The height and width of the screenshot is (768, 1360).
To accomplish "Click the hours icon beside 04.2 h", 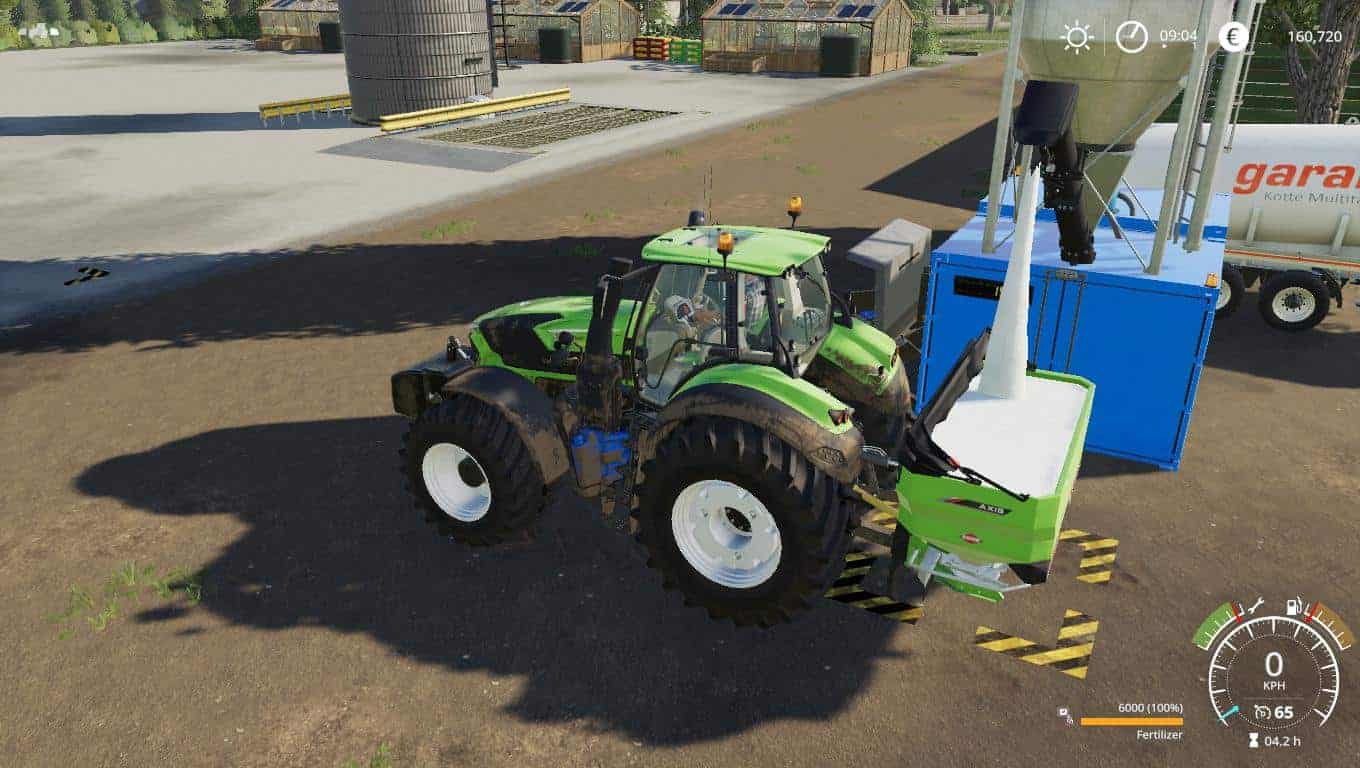I will [1254, 740].
